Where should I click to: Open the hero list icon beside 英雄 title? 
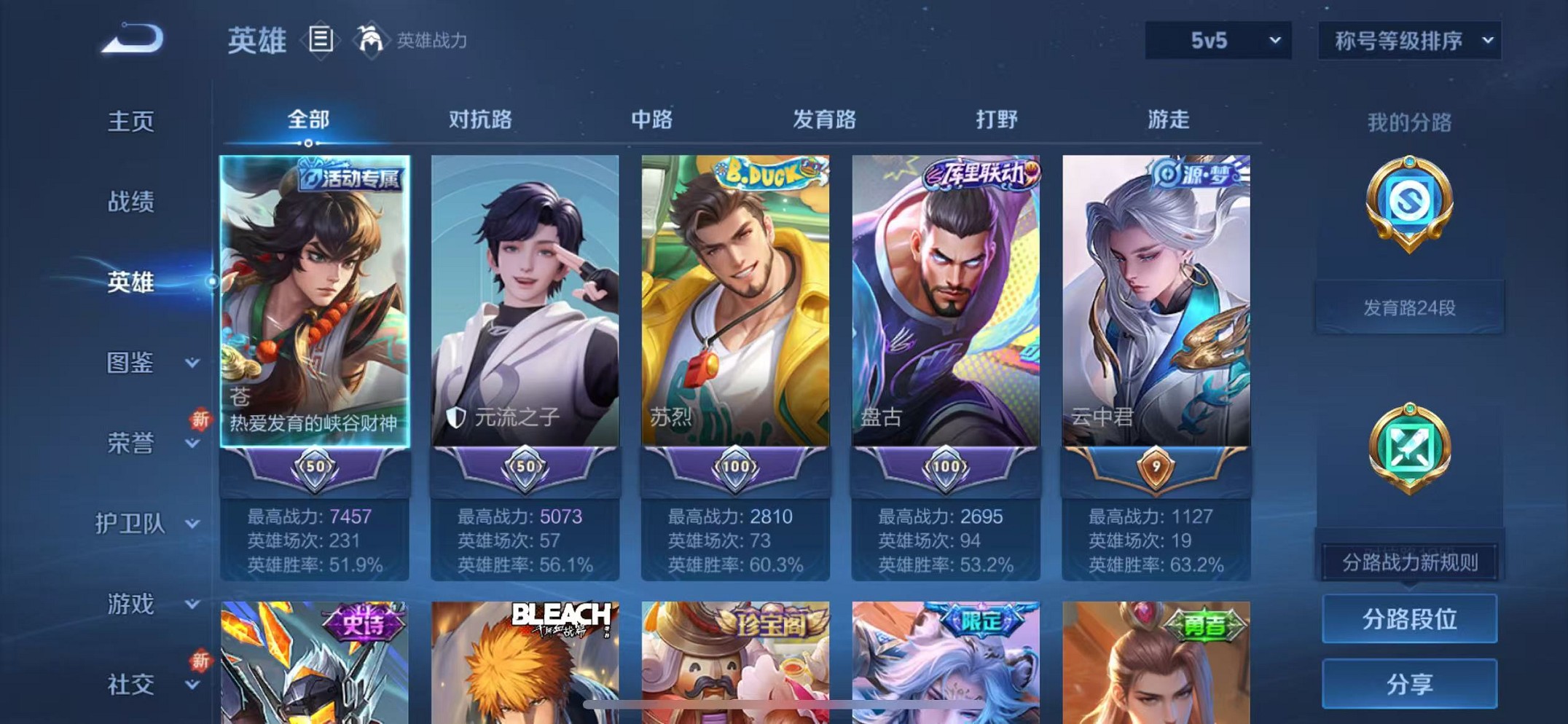321,40
